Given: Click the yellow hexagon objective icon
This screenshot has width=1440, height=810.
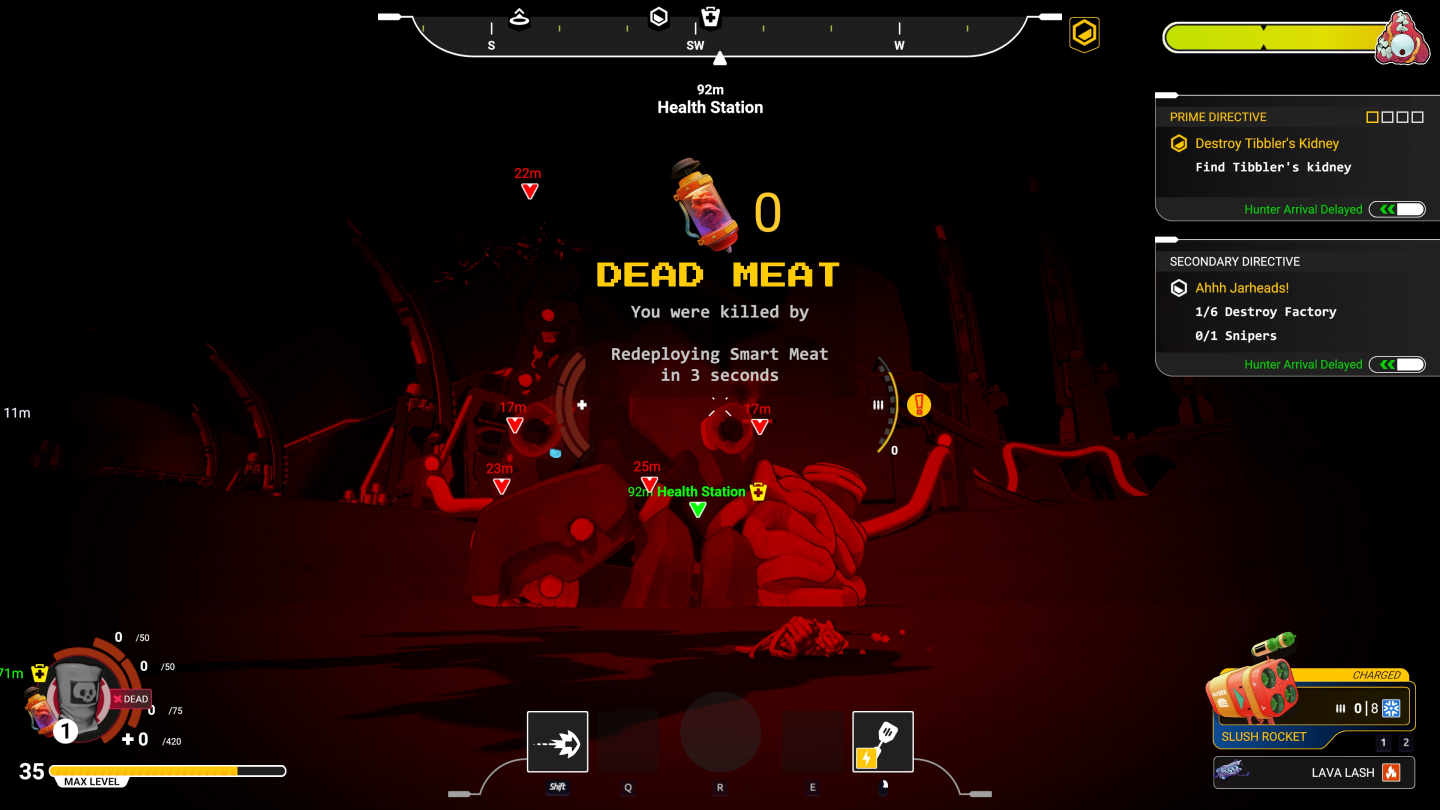Looking at the screenshot, I should point(1084,34).
